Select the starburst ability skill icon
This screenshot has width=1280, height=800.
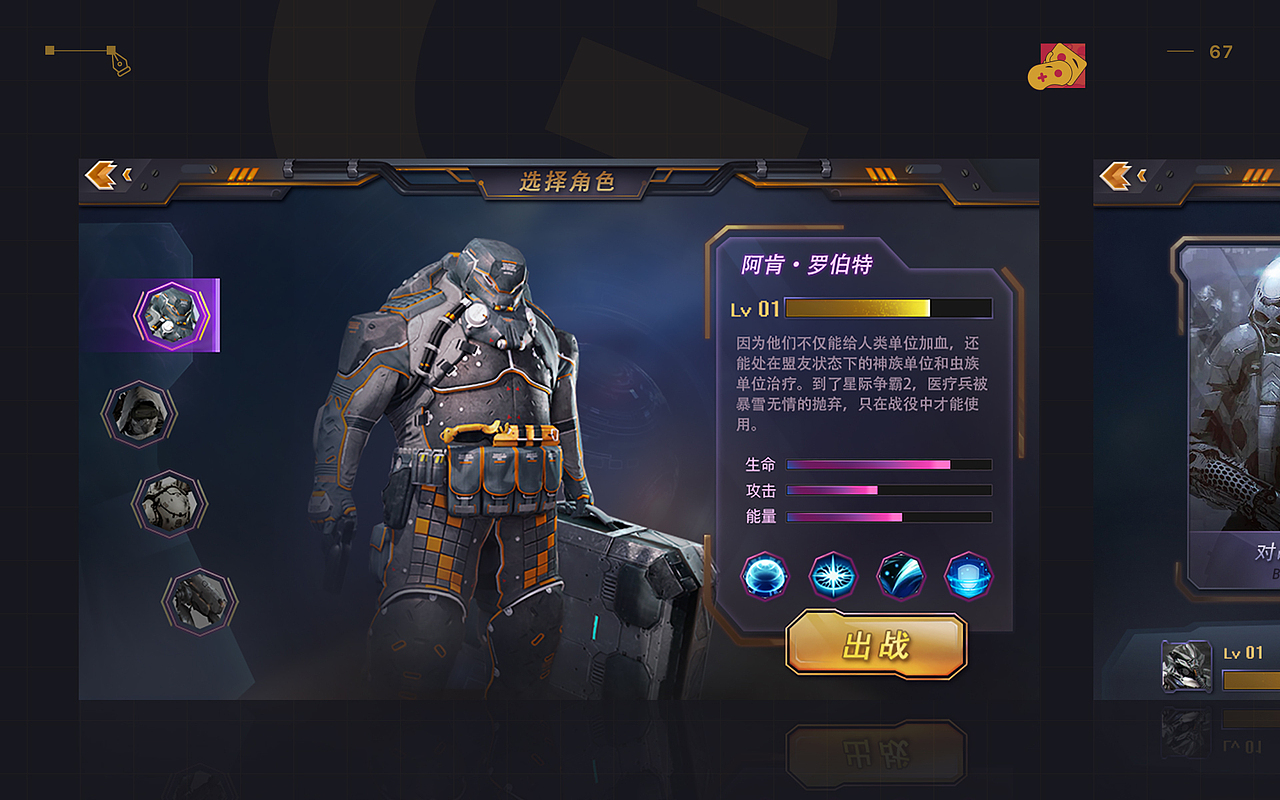(x=833, y=577)
